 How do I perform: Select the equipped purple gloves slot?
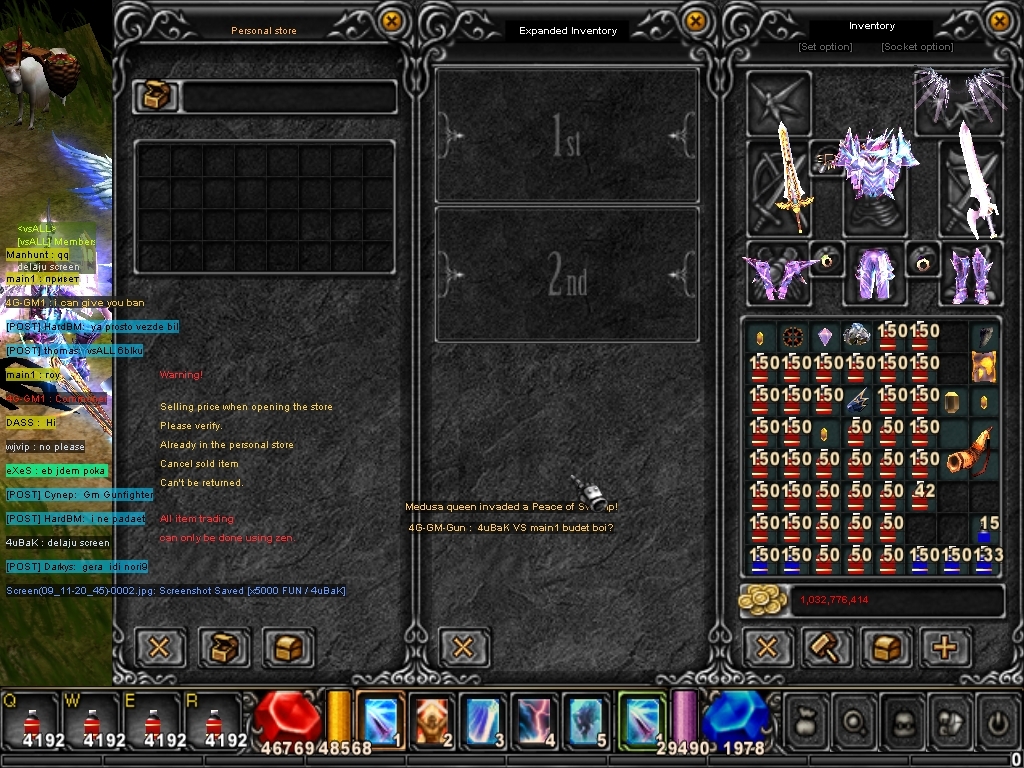(777, 274)
